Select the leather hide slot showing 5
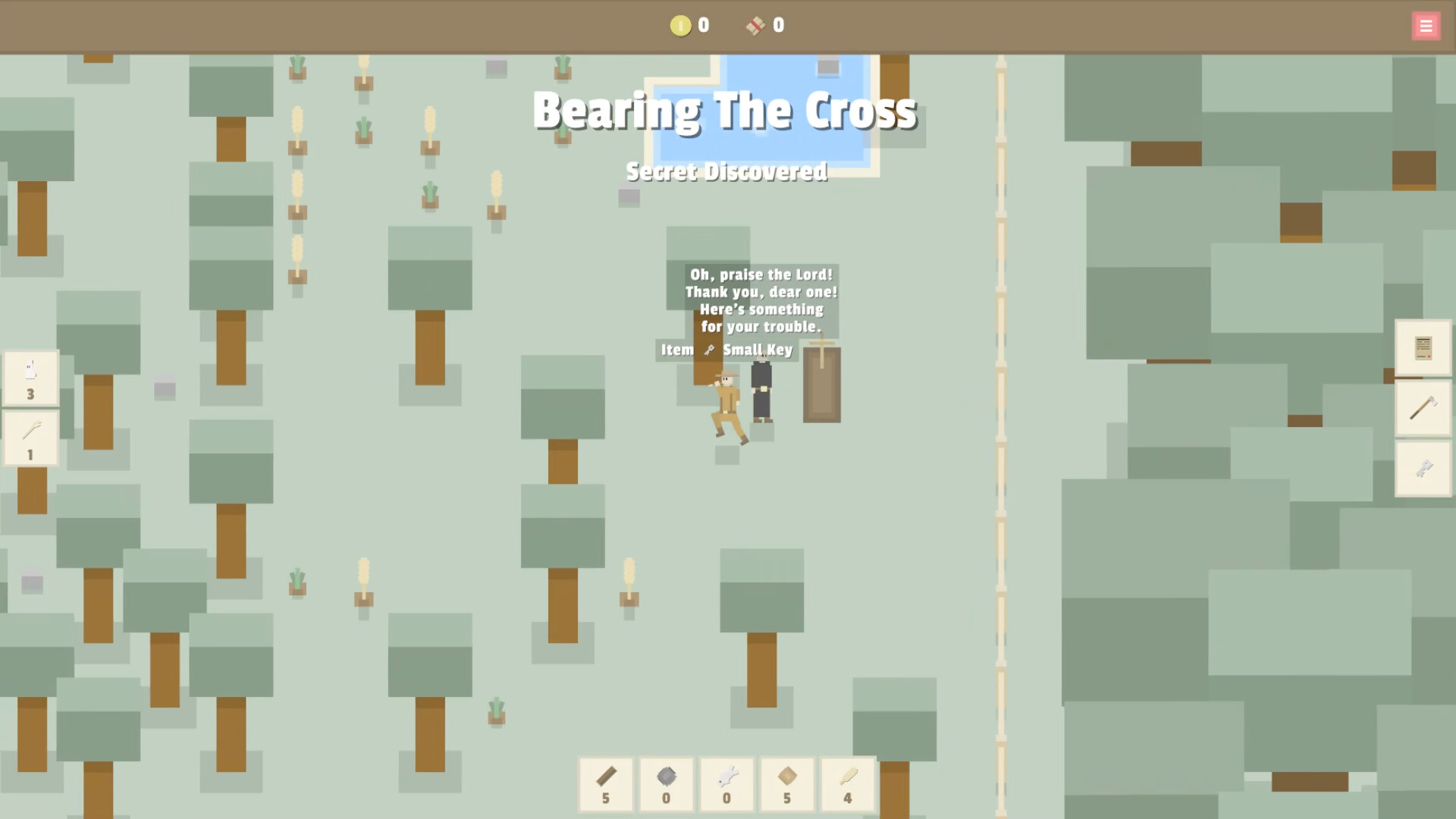This screenshot has width=1456, height=819. (787, 785)
